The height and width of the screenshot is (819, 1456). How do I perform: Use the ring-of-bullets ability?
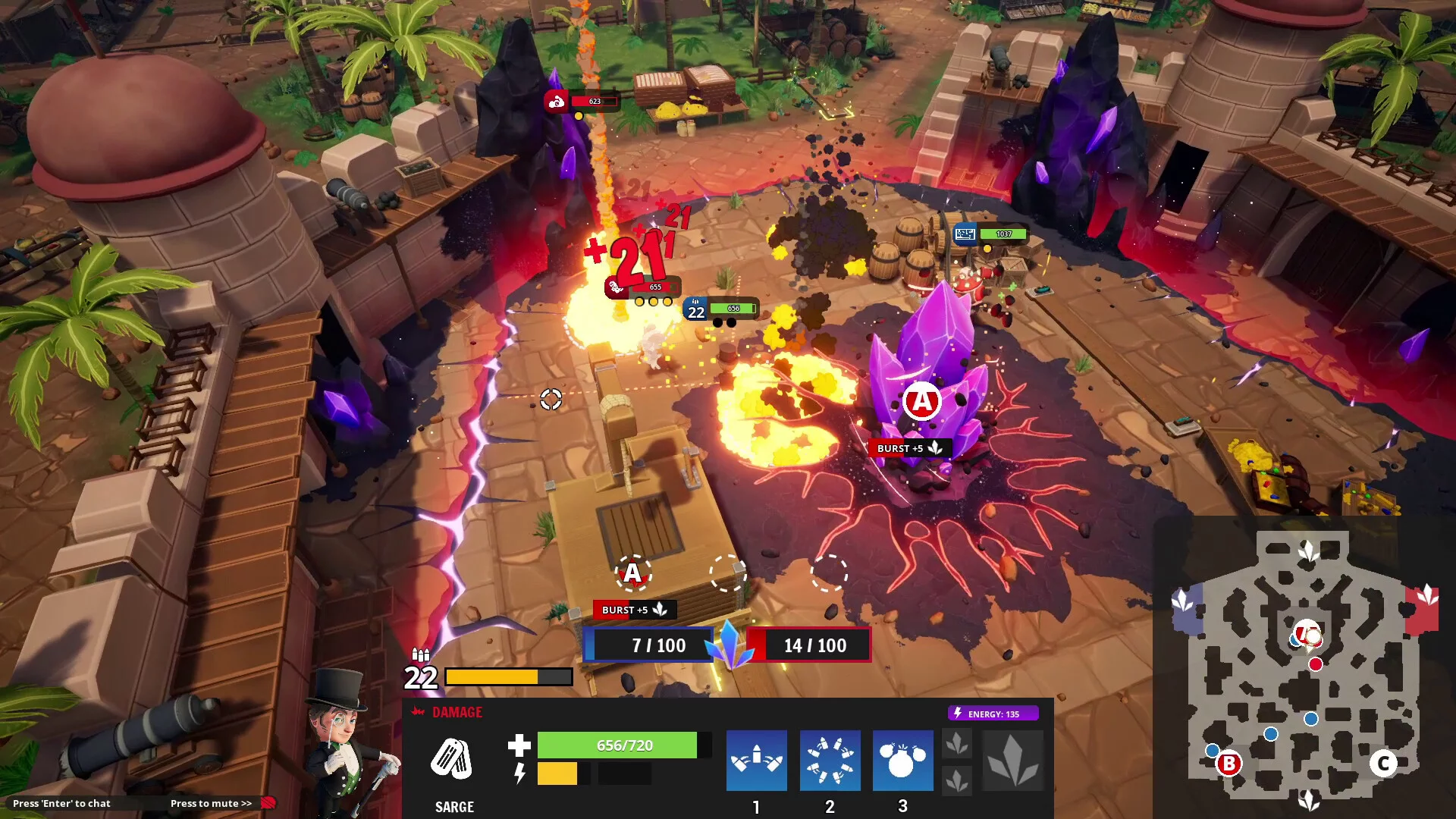pos(830,760)
